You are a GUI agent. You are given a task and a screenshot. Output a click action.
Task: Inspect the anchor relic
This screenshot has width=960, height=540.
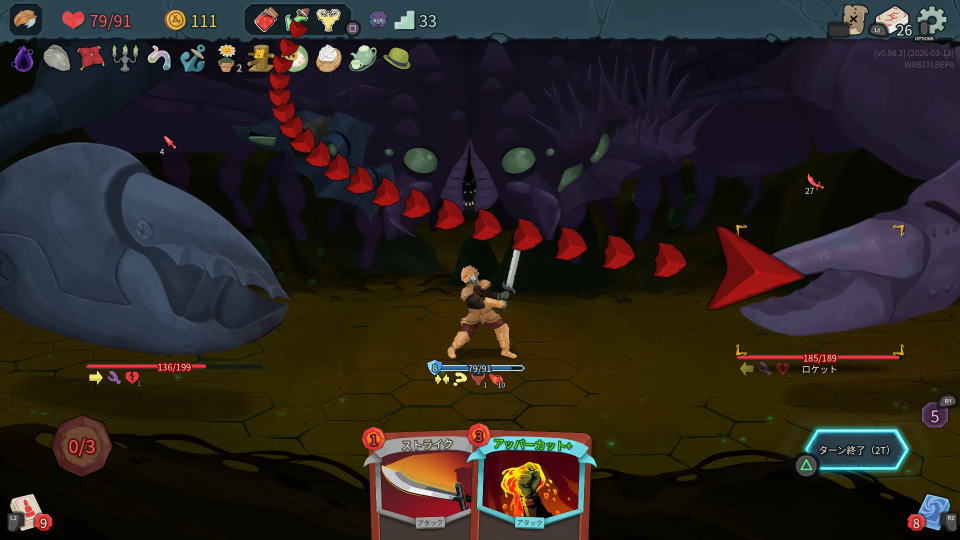click(x=192, y=59)
